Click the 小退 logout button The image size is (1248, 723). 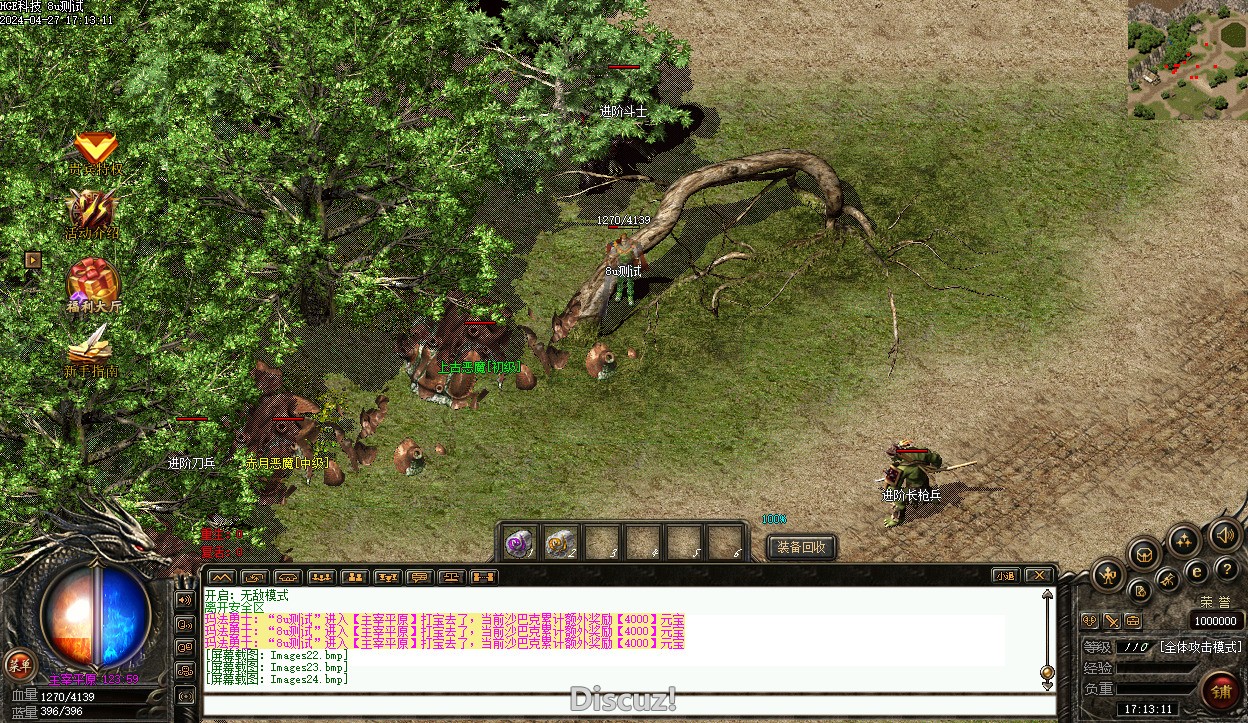pyautogui.click(x=1005, y=575)
